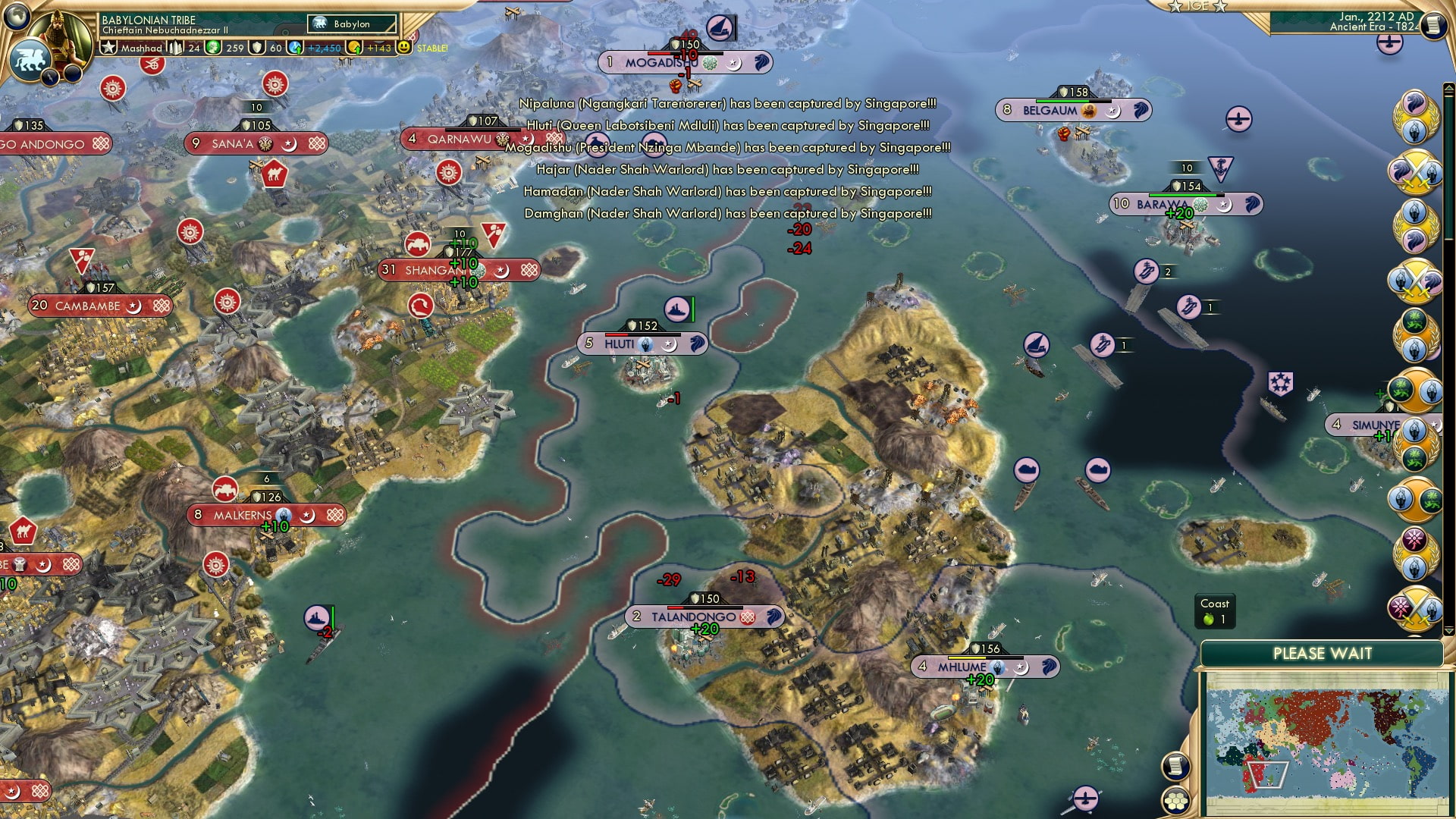Toggle the hex grid overlay icon

point(1176,802)
